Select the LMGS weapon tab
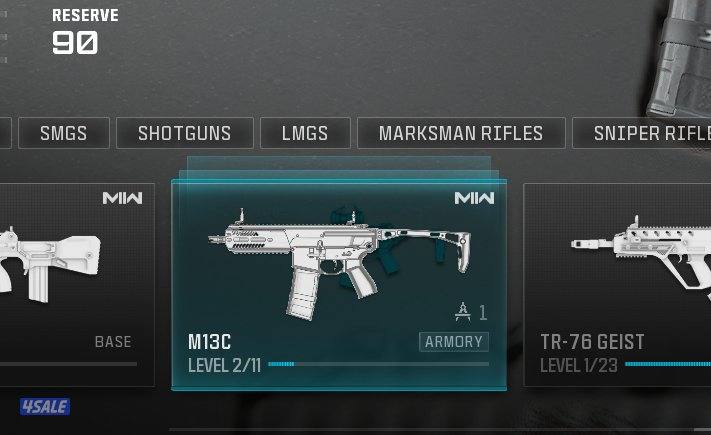The height and width of the screenshot is (435, 711). coord(305,133)
